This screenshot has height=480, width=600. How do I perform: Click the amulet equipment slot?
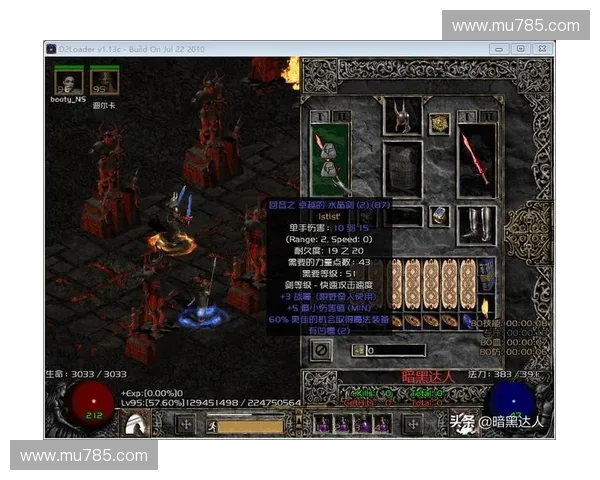(440, 124)
